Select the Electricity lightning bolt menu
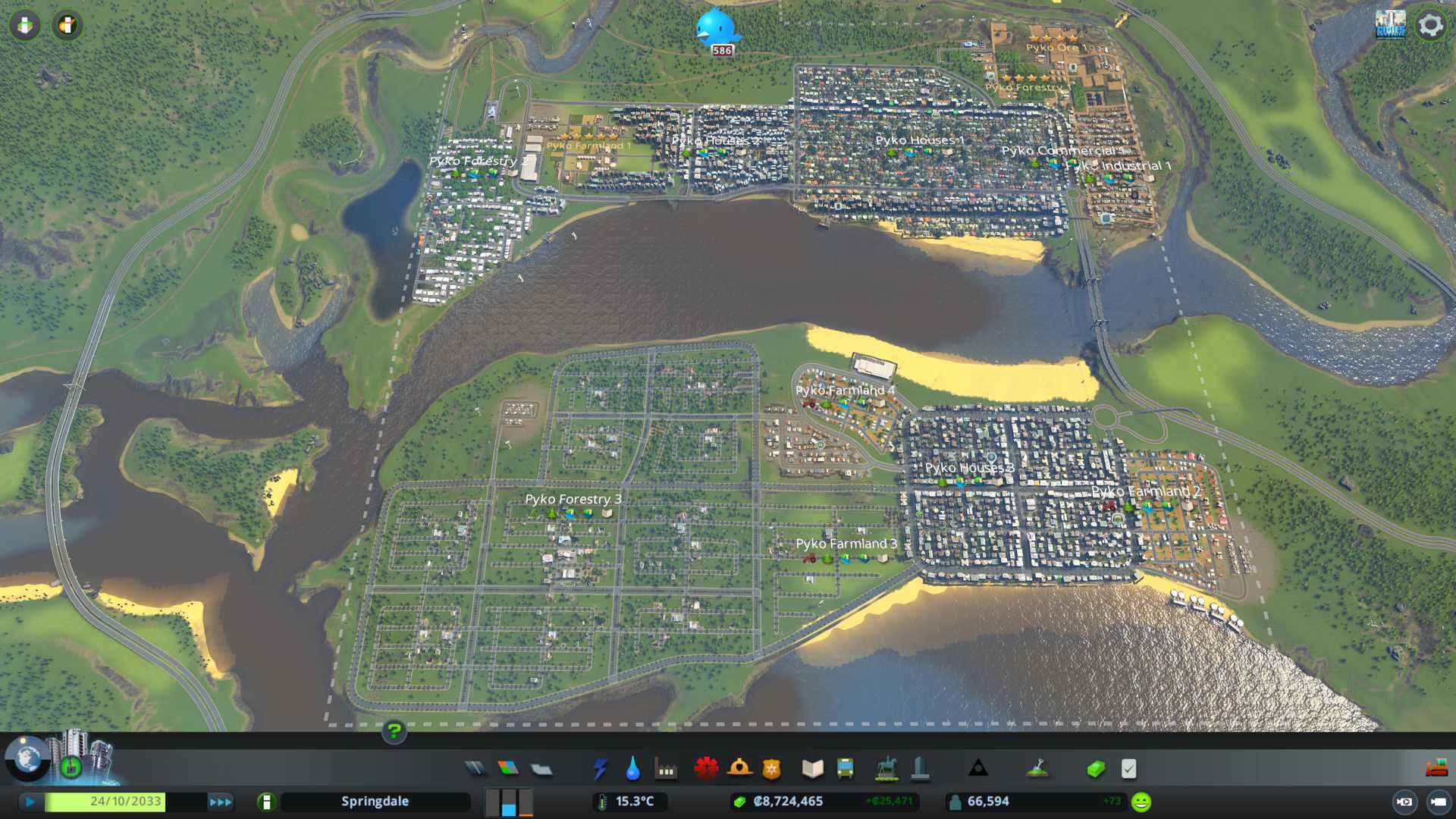1456x819 pixels. (600, 769)
